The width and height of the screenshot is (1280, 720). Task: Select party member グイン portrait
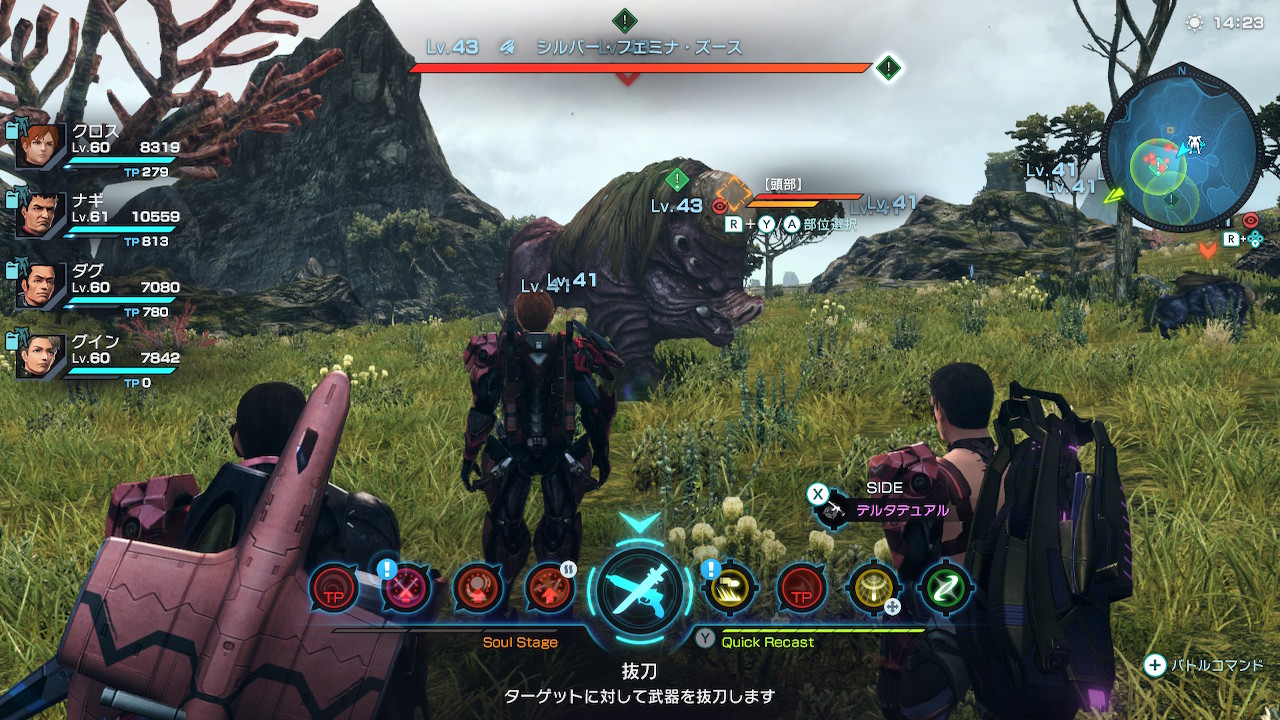click(x=41, y=354)
